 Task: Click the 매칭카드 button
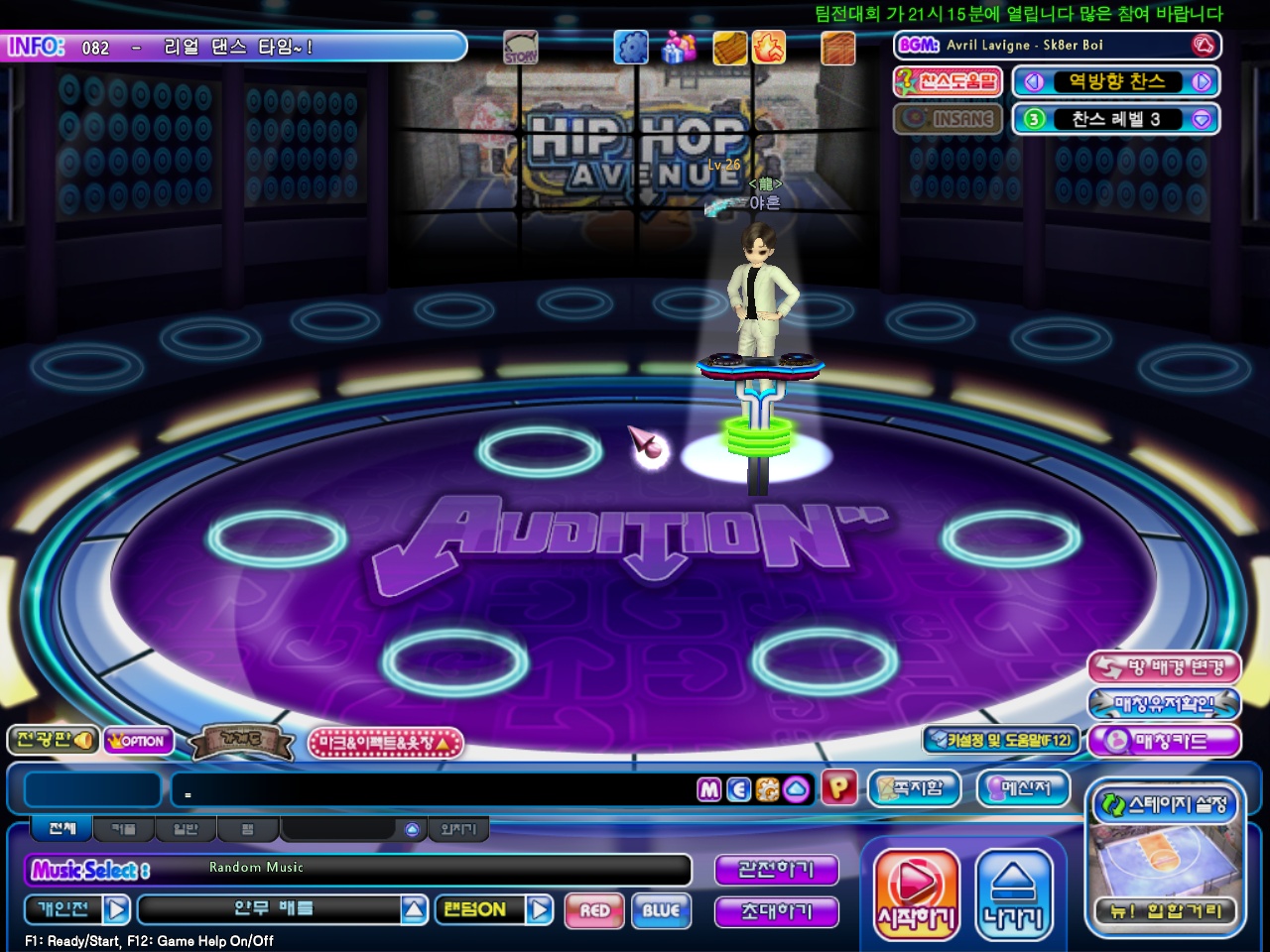[x=1164, y=741]
